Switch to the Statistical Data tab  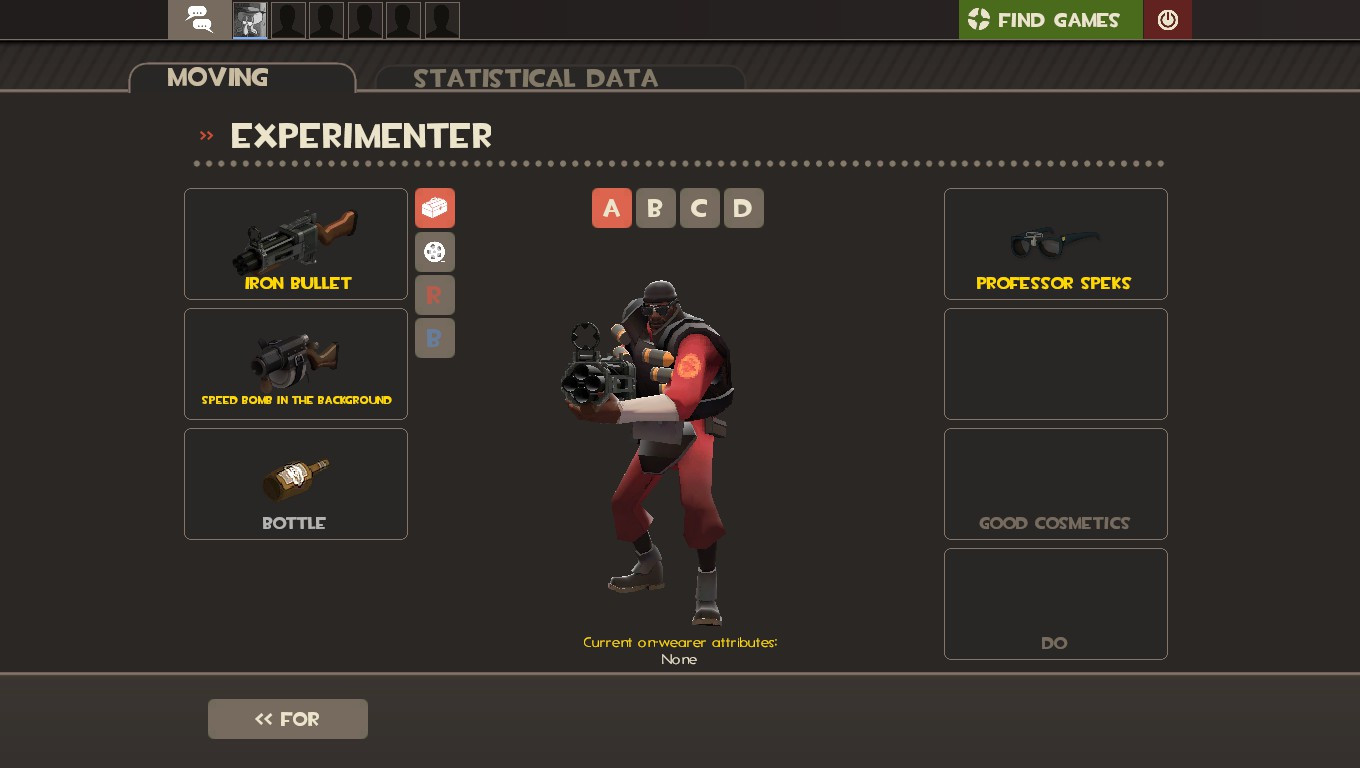pyautogui.click(x=537, y=79)
